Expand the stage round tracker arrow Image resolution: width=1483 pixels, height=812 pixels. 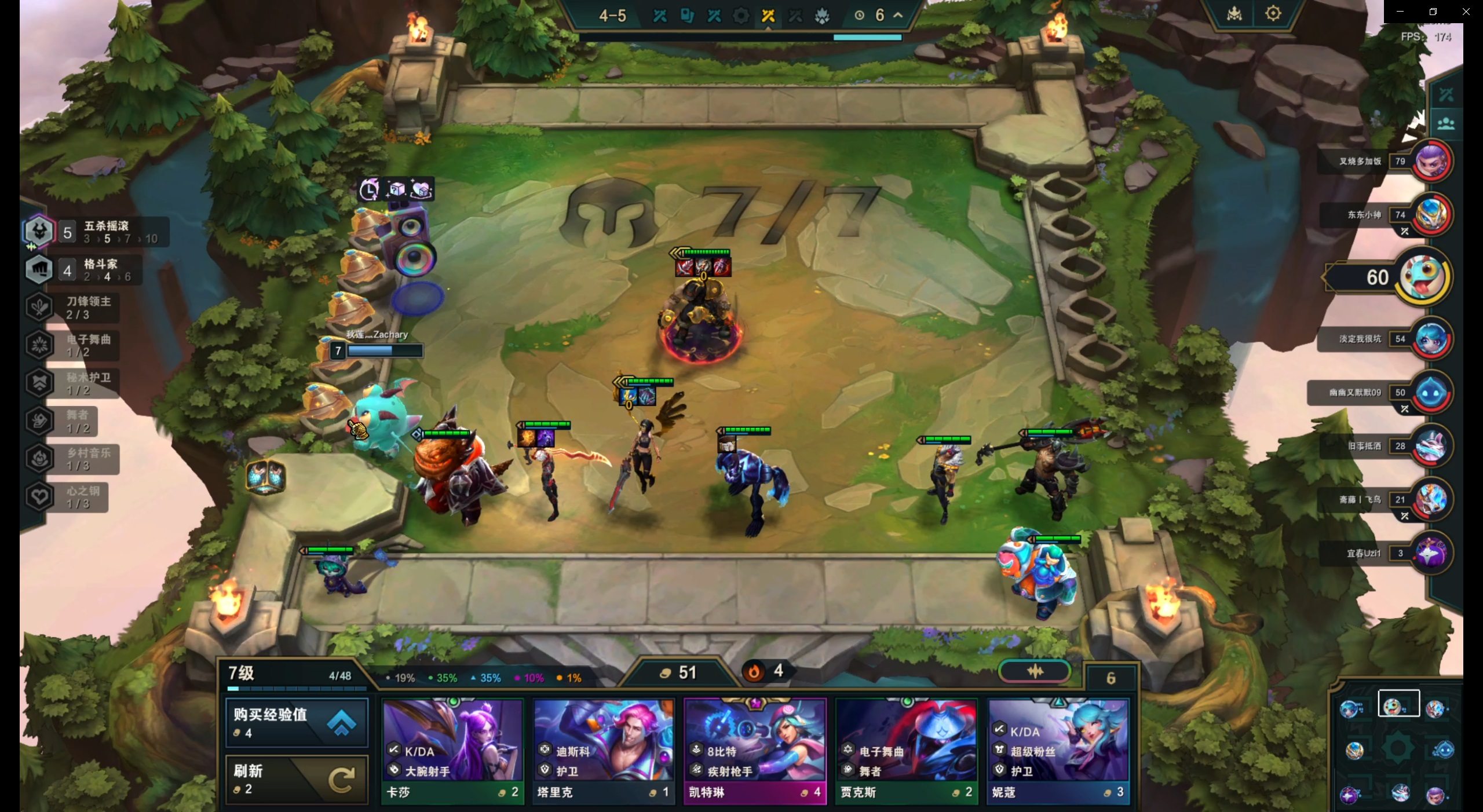(898, 15)
